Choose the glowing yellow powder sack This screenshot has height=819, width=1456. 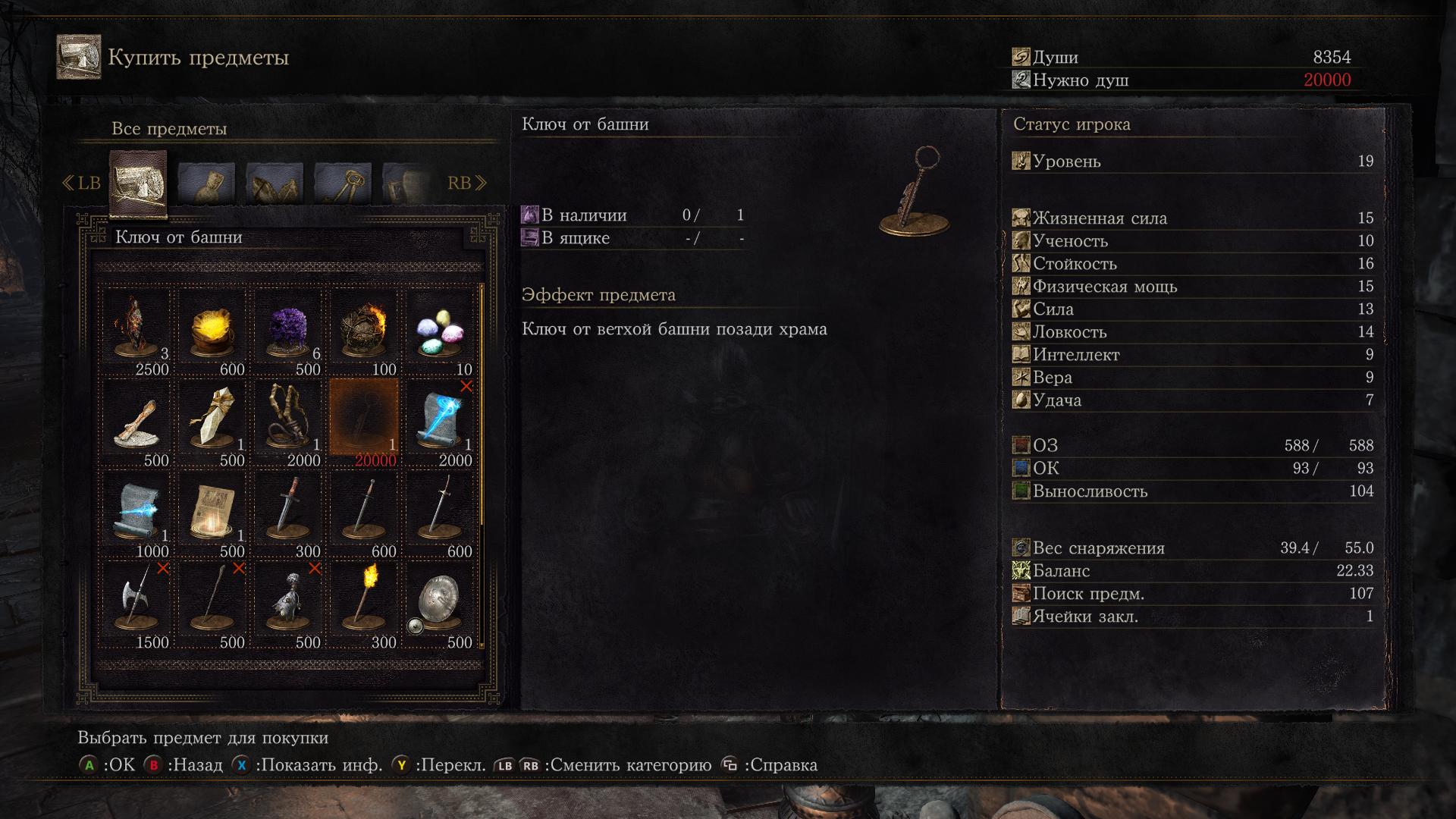pyautogui.click(x=212, y=331)
